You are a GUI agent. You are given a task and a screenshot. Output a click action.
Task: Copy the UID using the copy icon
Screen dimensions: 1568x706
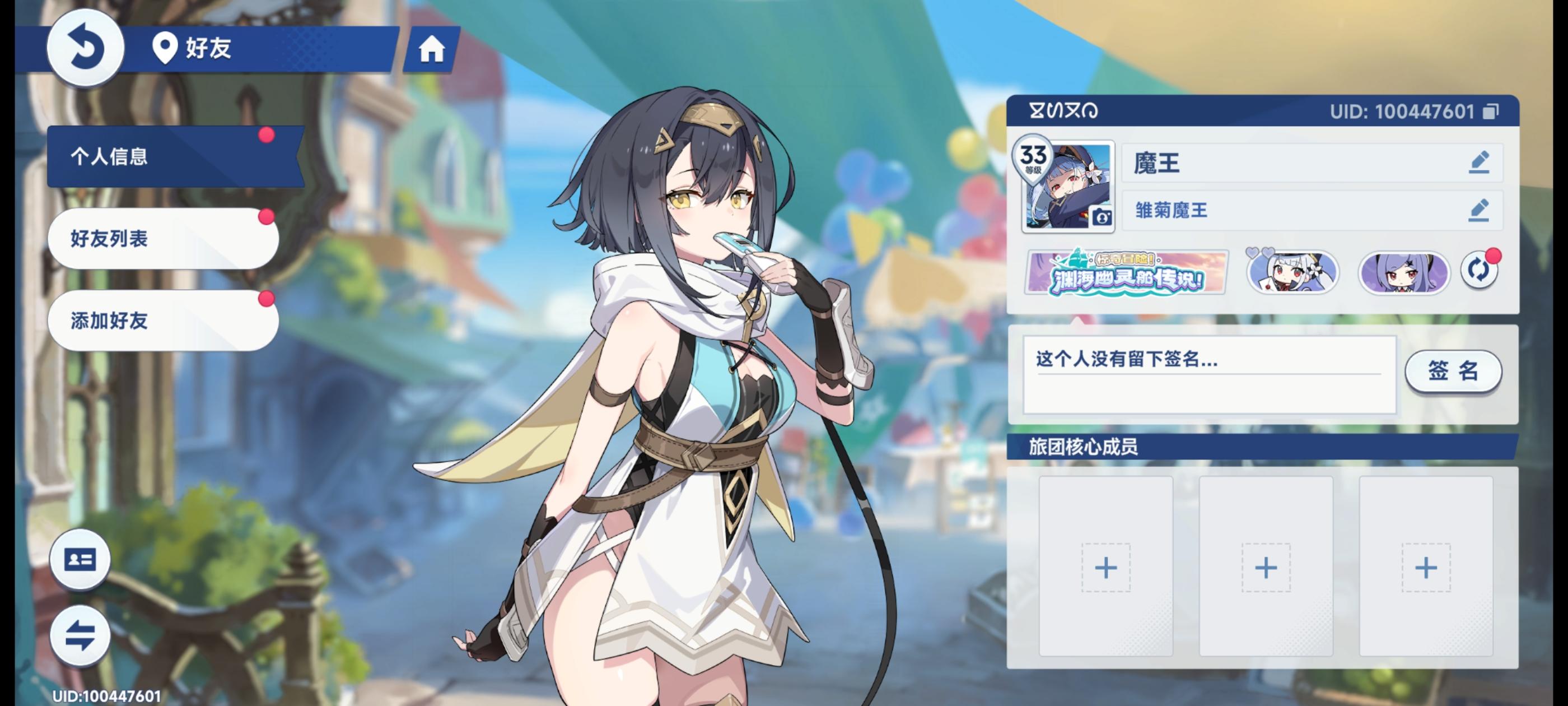(x=1488, y=112)
